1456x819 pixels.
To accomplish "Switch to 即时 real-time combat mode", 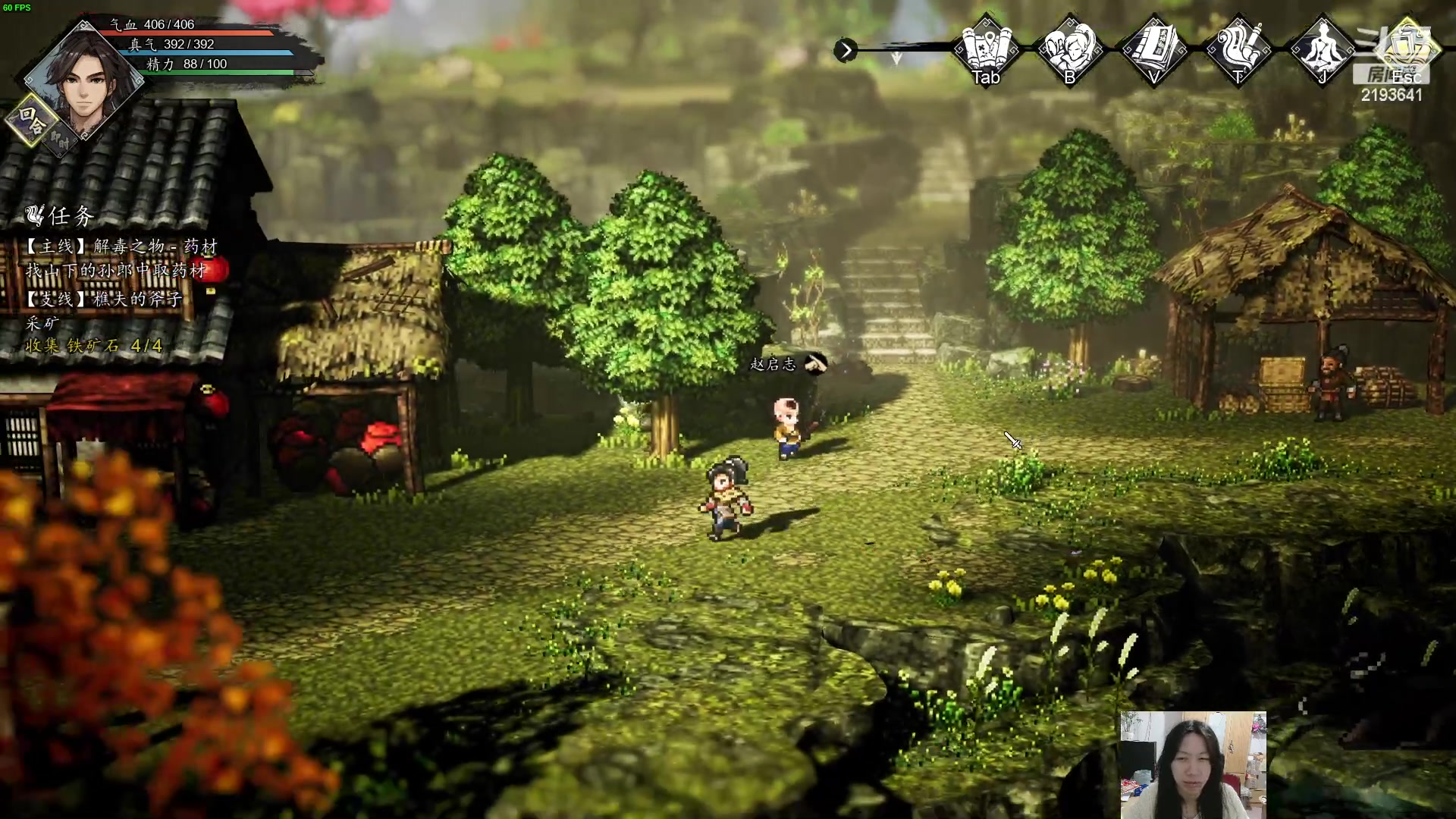I will point(61,141).
